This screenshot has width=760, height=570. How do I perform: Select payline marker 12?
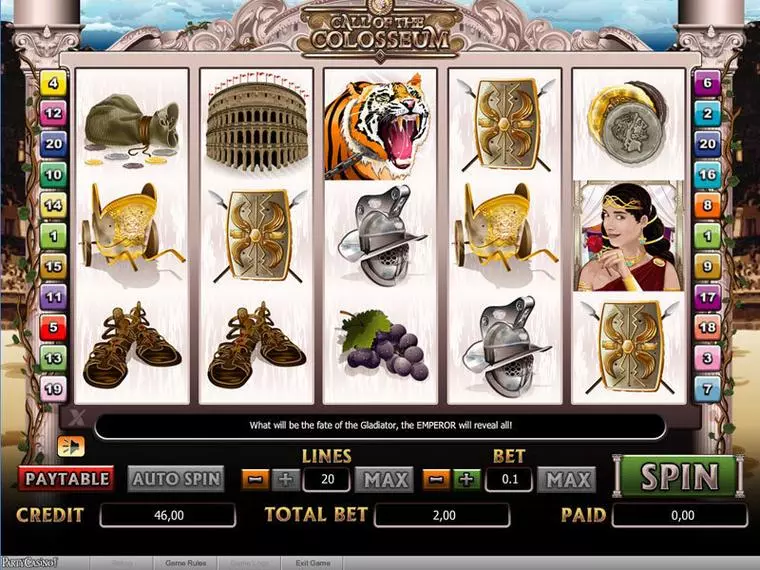pyautogui.click(x=53, y=114)
